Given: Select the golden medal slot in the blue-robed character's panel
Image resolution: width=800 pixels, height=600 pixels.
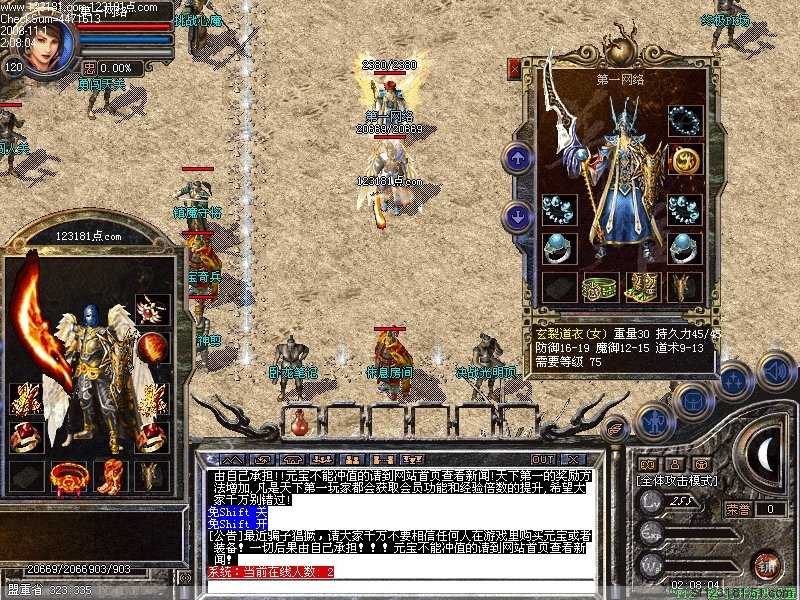Looking at the screenshot, I should pyautogui.click(x=685, y=159).
